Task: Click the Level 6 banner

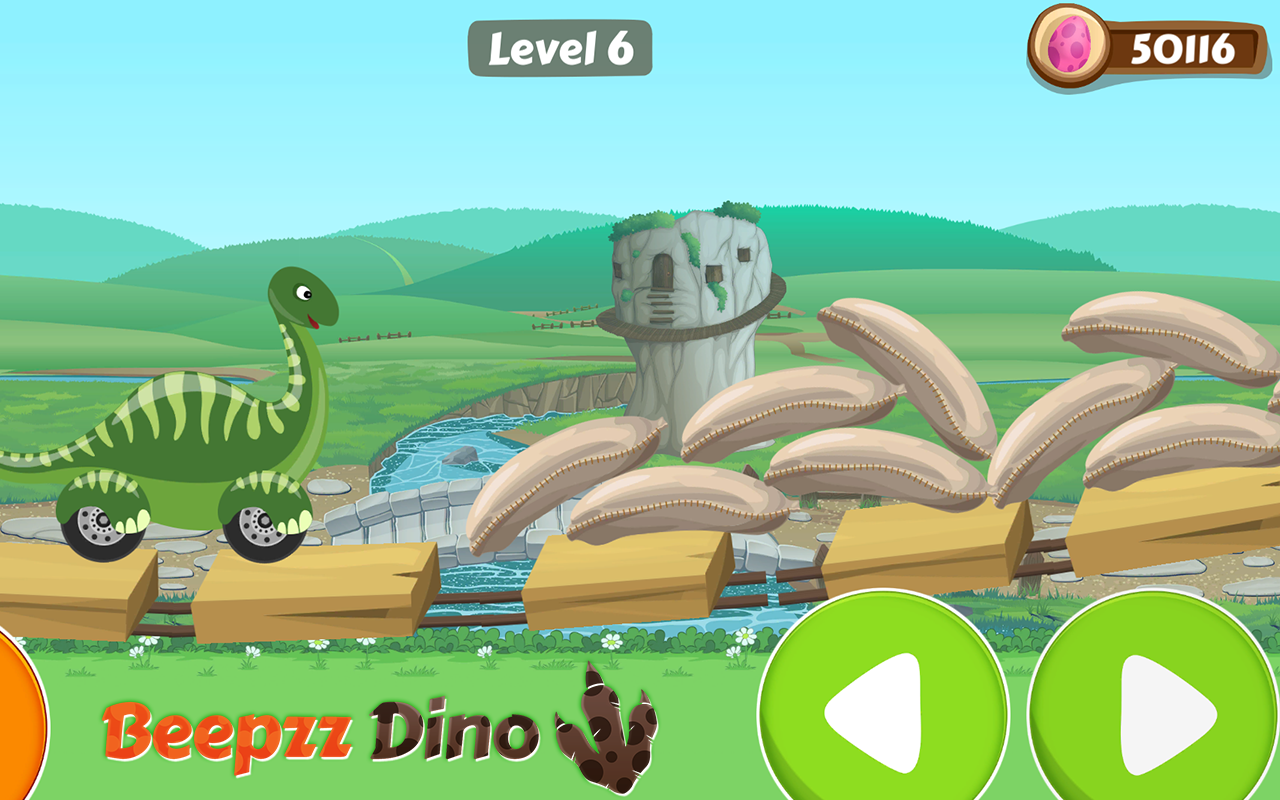Action: [x=563, y=47]
